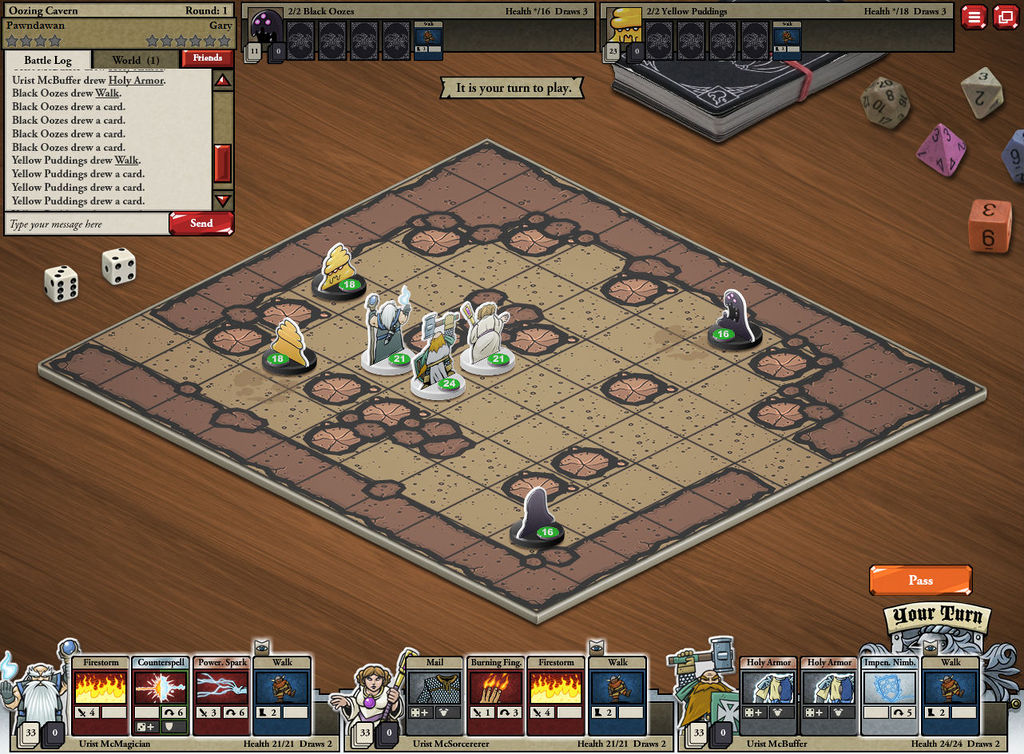Click the battle log scroll-down arrow
This screenshot has height=754, width=1024.
[x=223, y=200]
